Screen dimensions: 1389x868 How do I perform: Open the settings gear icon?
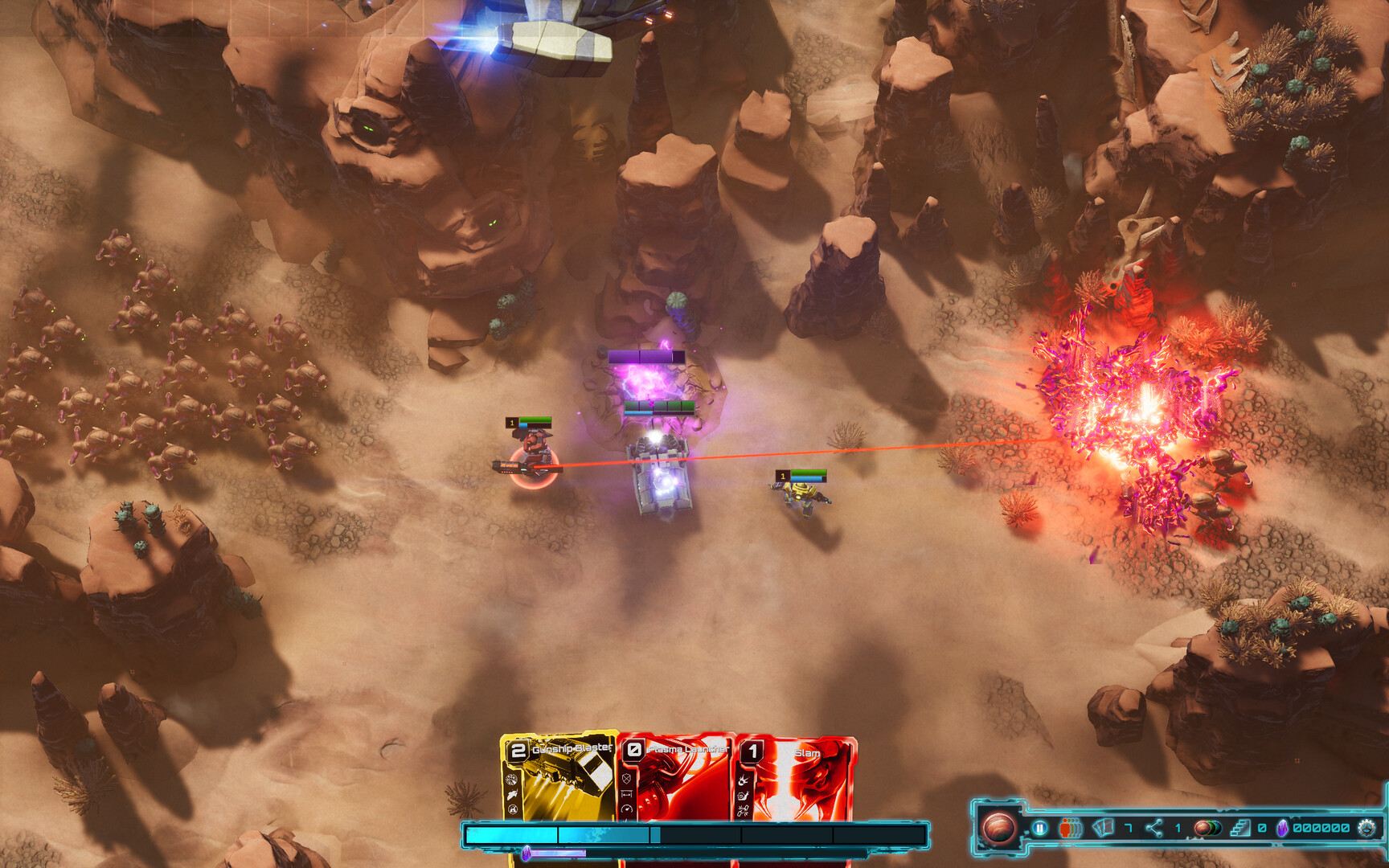[x=1368, y=829]
